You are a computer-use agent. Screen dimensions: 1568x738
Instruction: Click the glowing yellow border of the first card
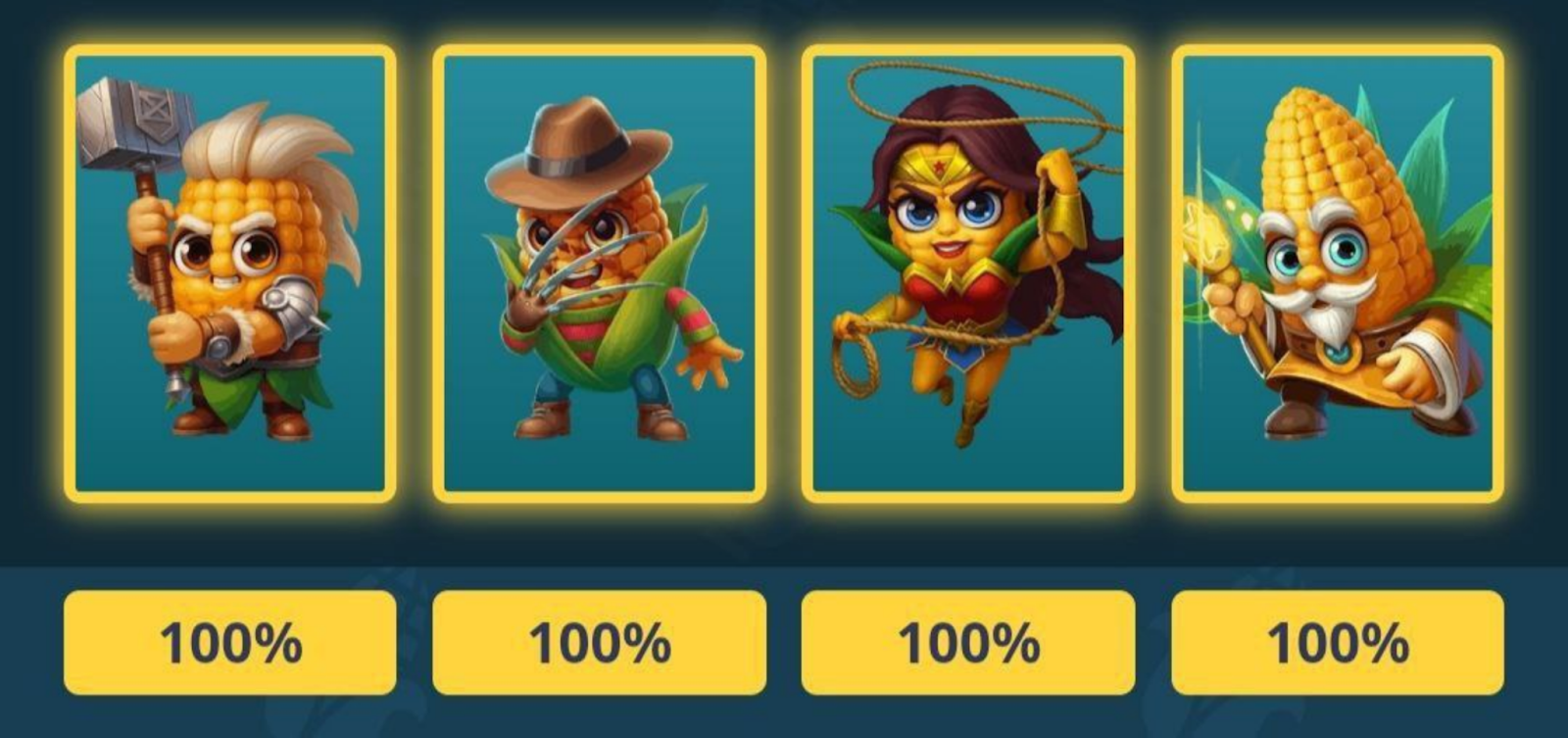click(x=69, y=274)
